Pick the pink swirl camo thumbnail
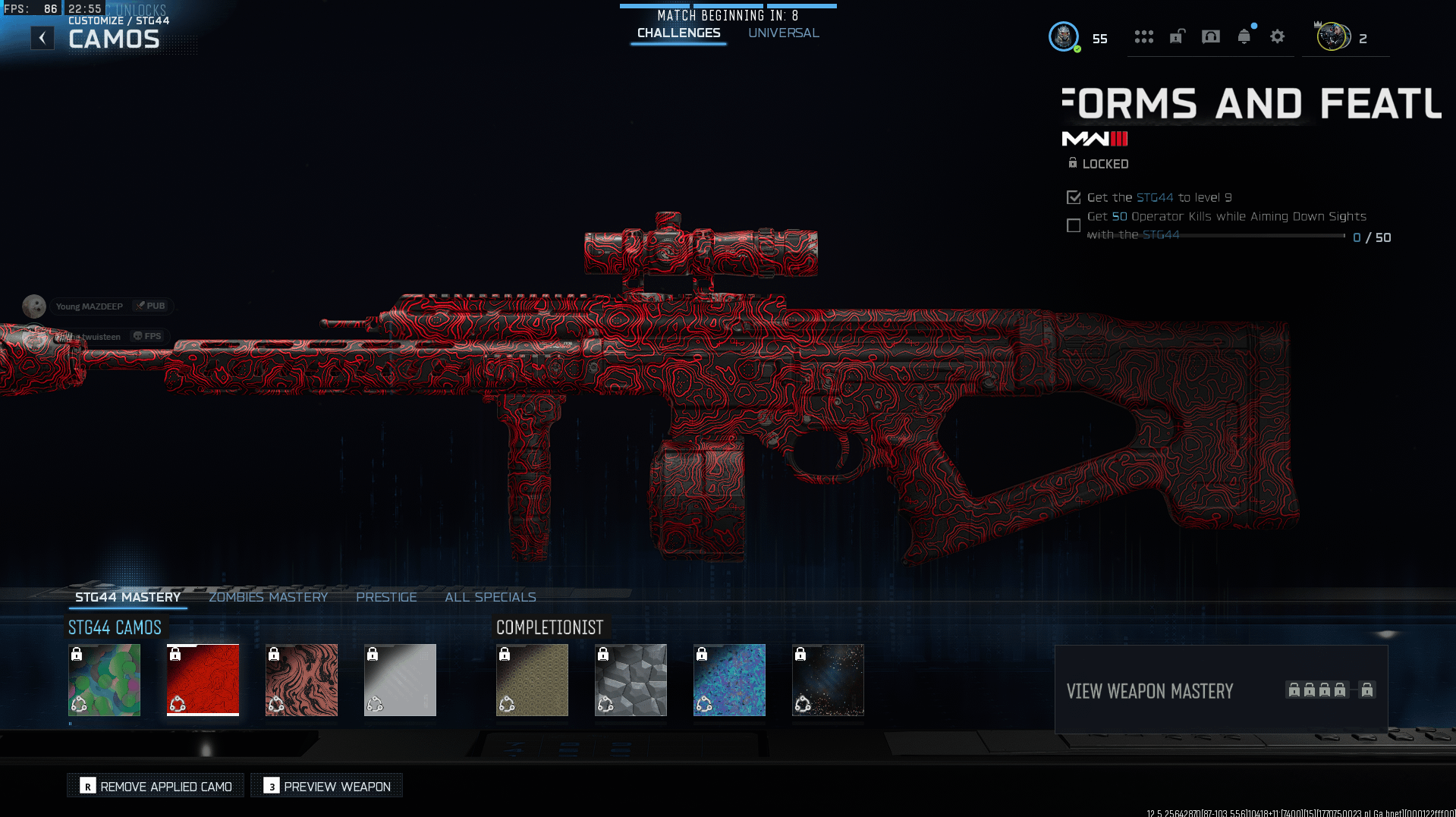Image resolution: width=1456 pixels, height=817 pixels. click(302, 680)
